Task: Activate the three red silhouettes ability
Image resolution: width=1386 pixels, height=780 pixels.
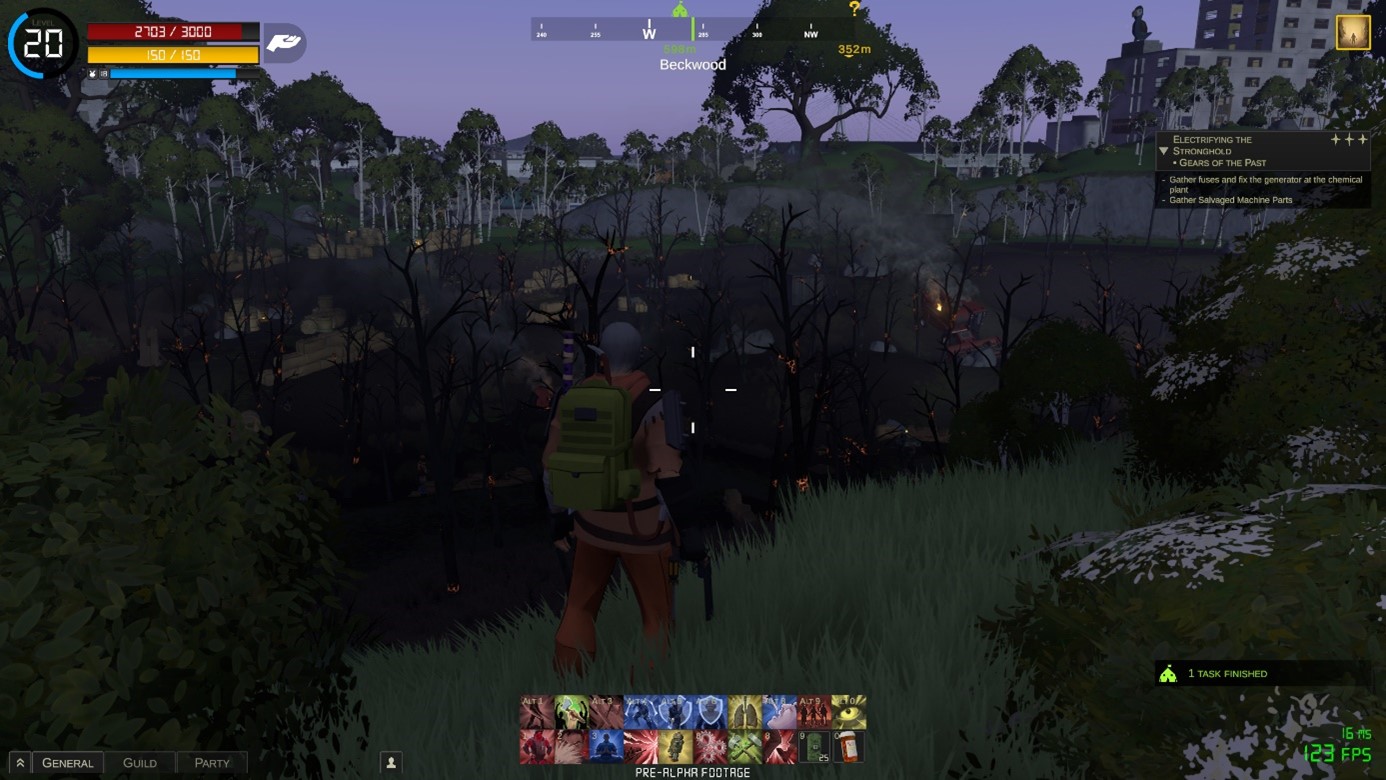Action: click(814, 712)
